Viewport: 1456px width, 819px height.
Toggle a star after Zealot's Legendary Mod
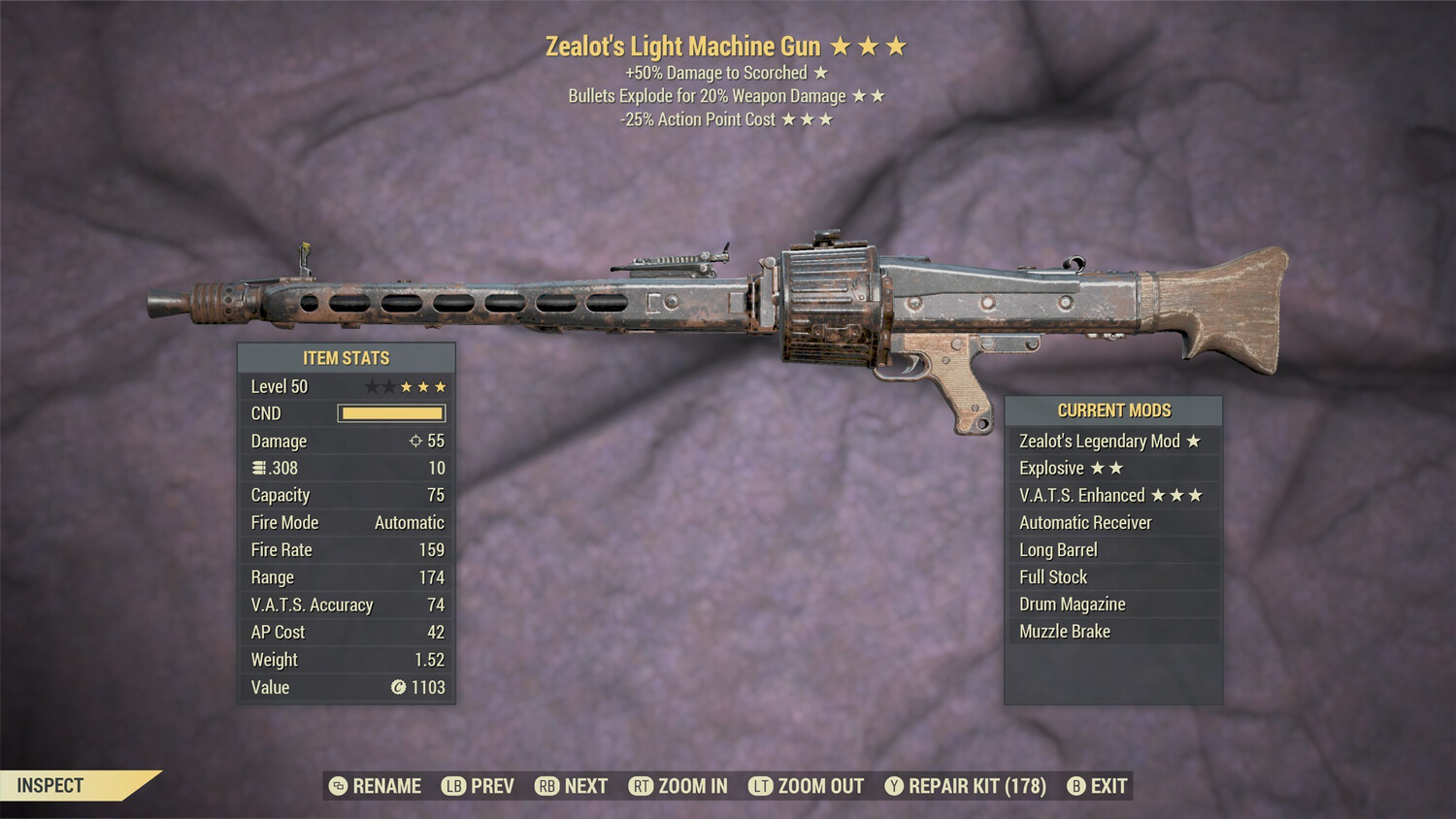click(1195, 441)
